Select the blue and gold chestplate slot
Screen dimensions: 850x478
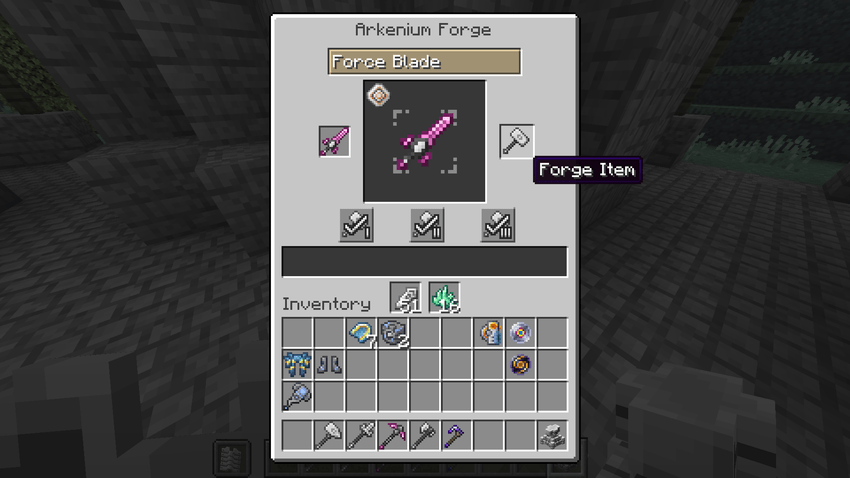point(297,365)
